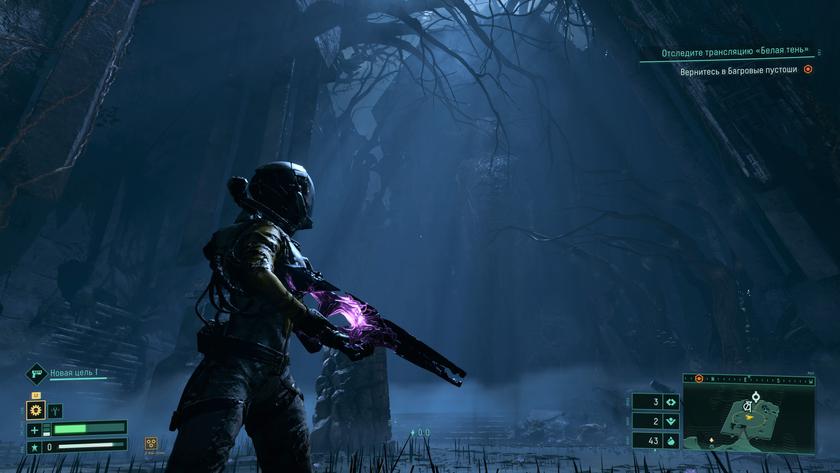Click the health cross icon
Viewport: 840px width, 473px height.
click(35, 429)
